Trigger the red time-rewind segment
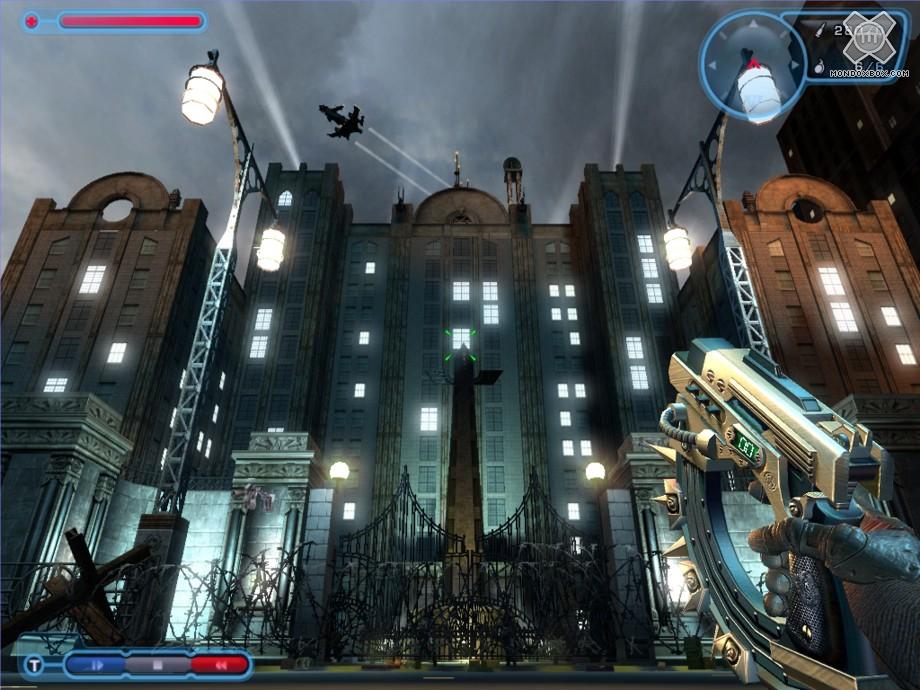This screenshot has height=690, width=920. pos(219,665)
